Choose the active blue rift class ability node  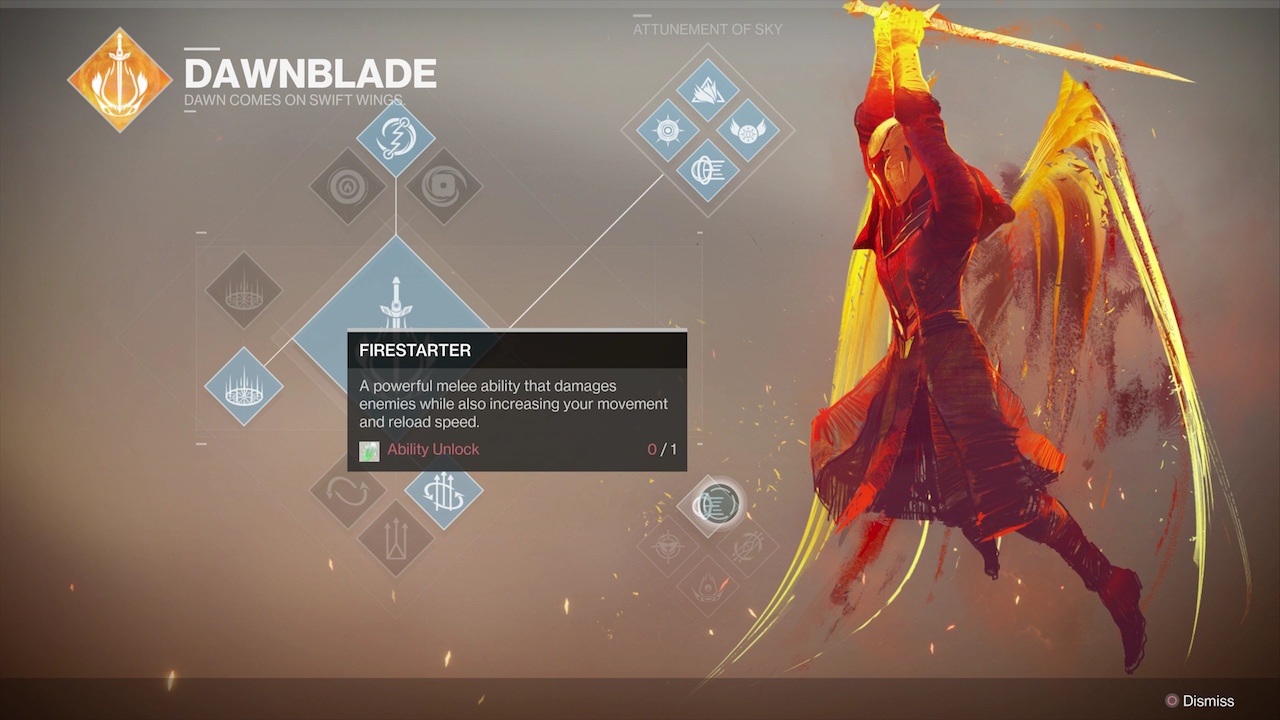[x=244, y=386]
